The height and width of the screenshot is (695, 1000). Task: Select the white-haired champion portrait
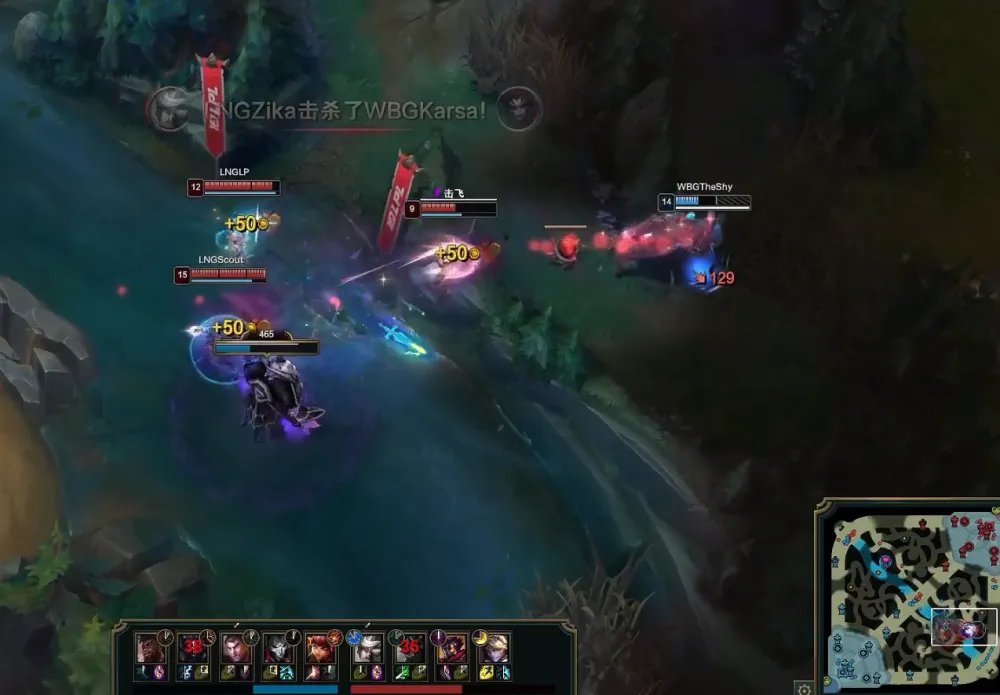pyautogui.click(x=366, y=647)
